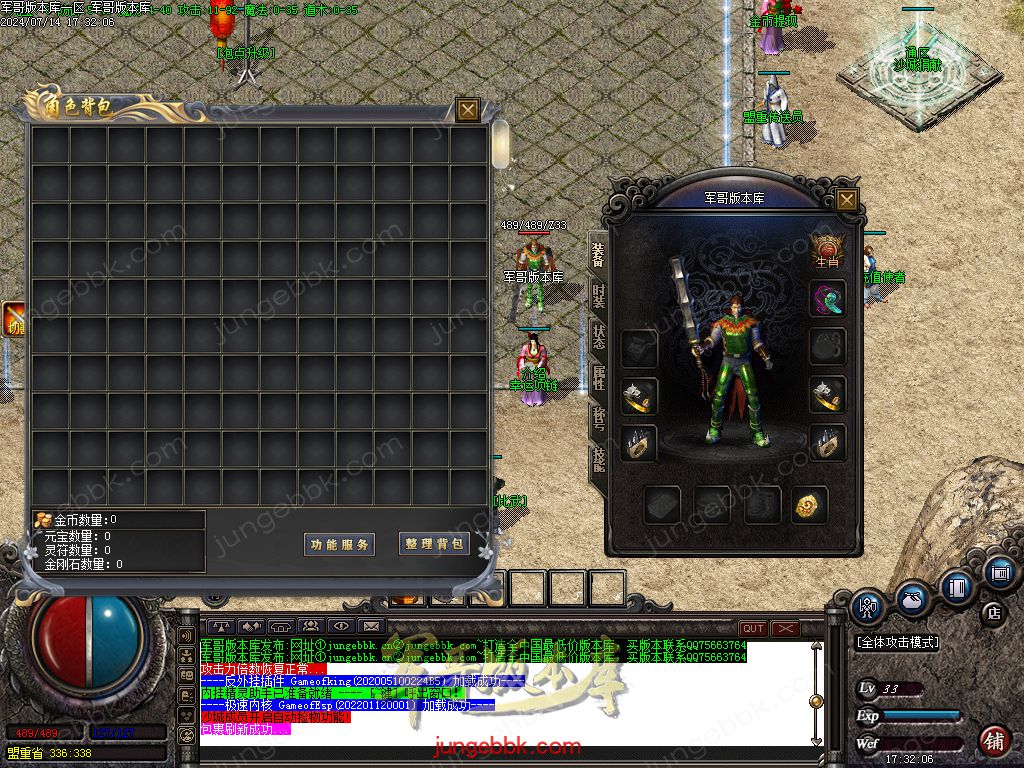Select the left wolf-head bracelet slot
The height and width of the screenshot is (768, 1024).
[x=638, y=396]
